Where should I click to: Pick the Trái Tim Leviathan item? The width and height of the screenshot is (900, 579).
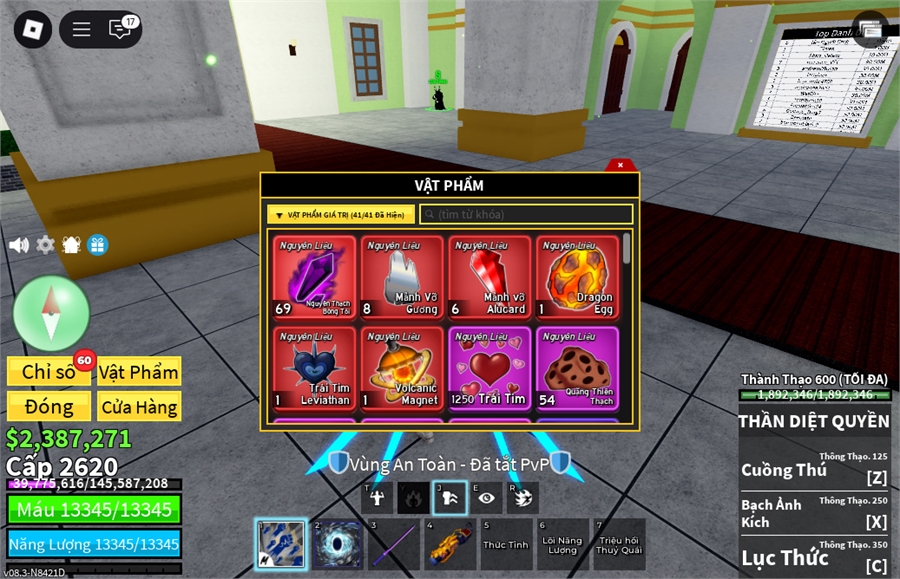point(314,368)
